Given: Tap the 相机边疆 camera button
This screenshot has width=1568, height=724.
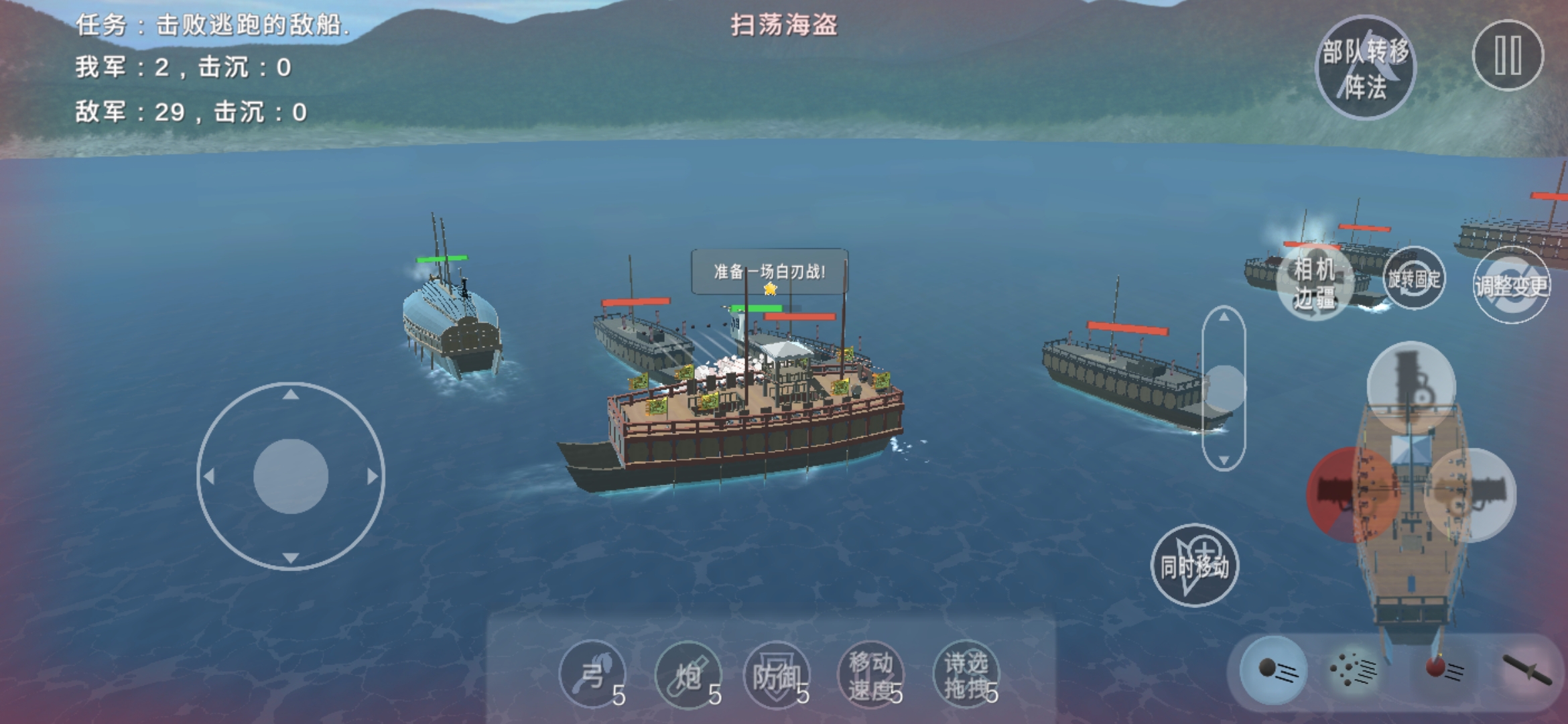Looking at the screenshot, I should click(x=1315, y=283).
